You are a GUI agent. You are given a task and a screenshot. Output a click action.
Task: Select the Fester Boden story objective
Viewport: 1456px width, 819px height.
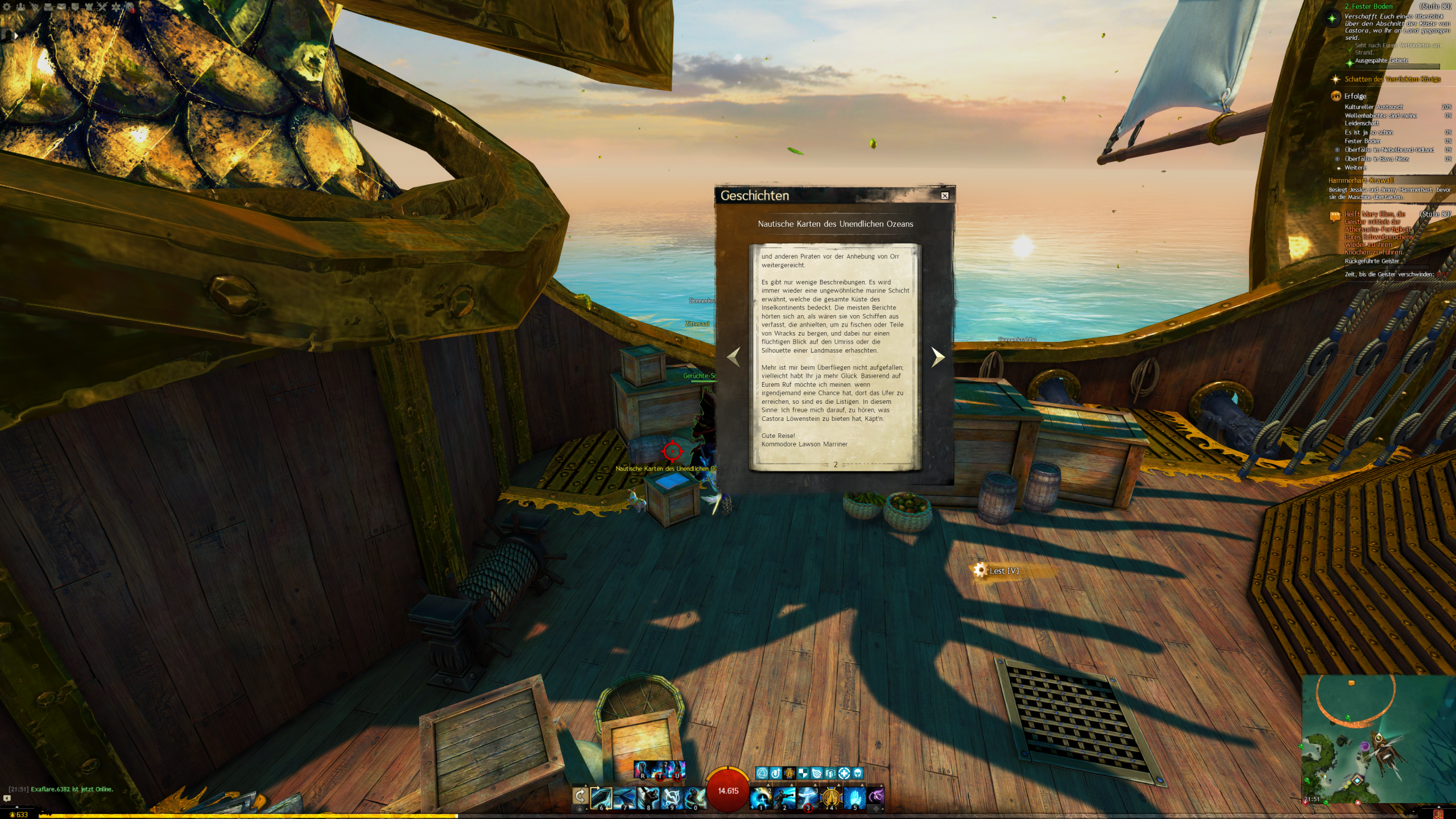[1367, 6]
